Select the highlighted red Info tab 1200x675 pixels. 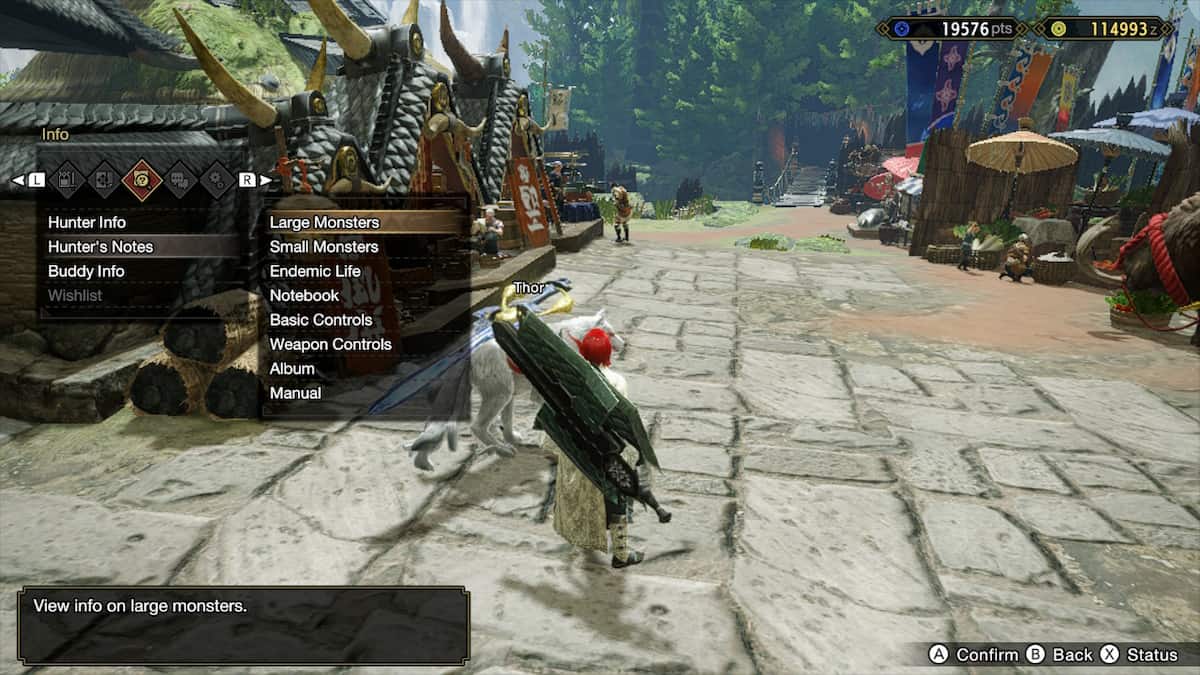click(142, 179)
